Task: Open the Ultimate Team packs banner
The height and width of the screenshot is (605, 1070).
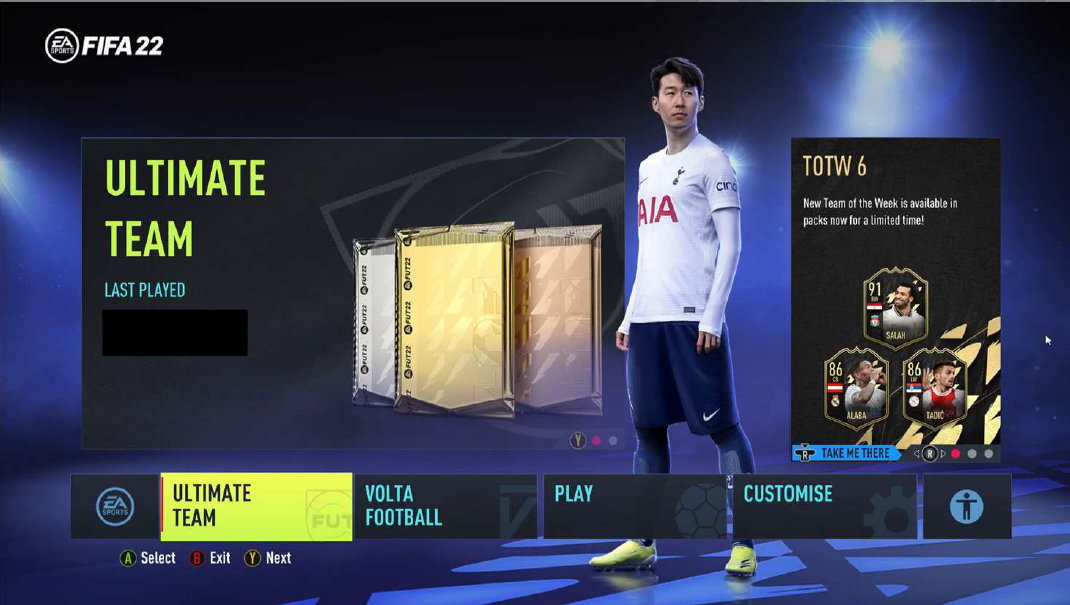Action: [352, 293]
